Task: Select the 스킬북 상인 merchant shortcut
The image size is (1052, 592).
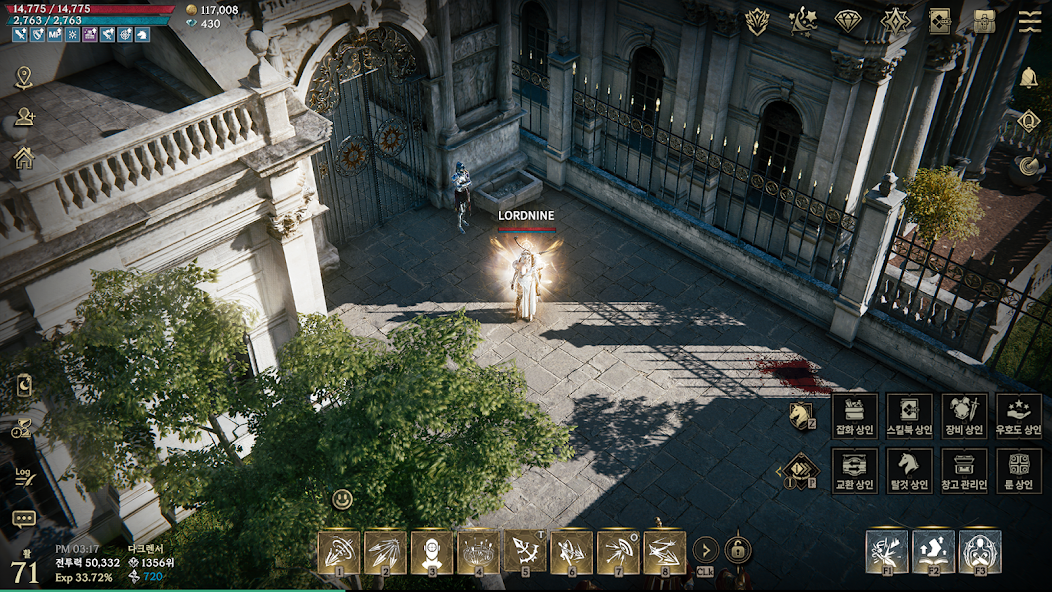Action: point(910,415)
